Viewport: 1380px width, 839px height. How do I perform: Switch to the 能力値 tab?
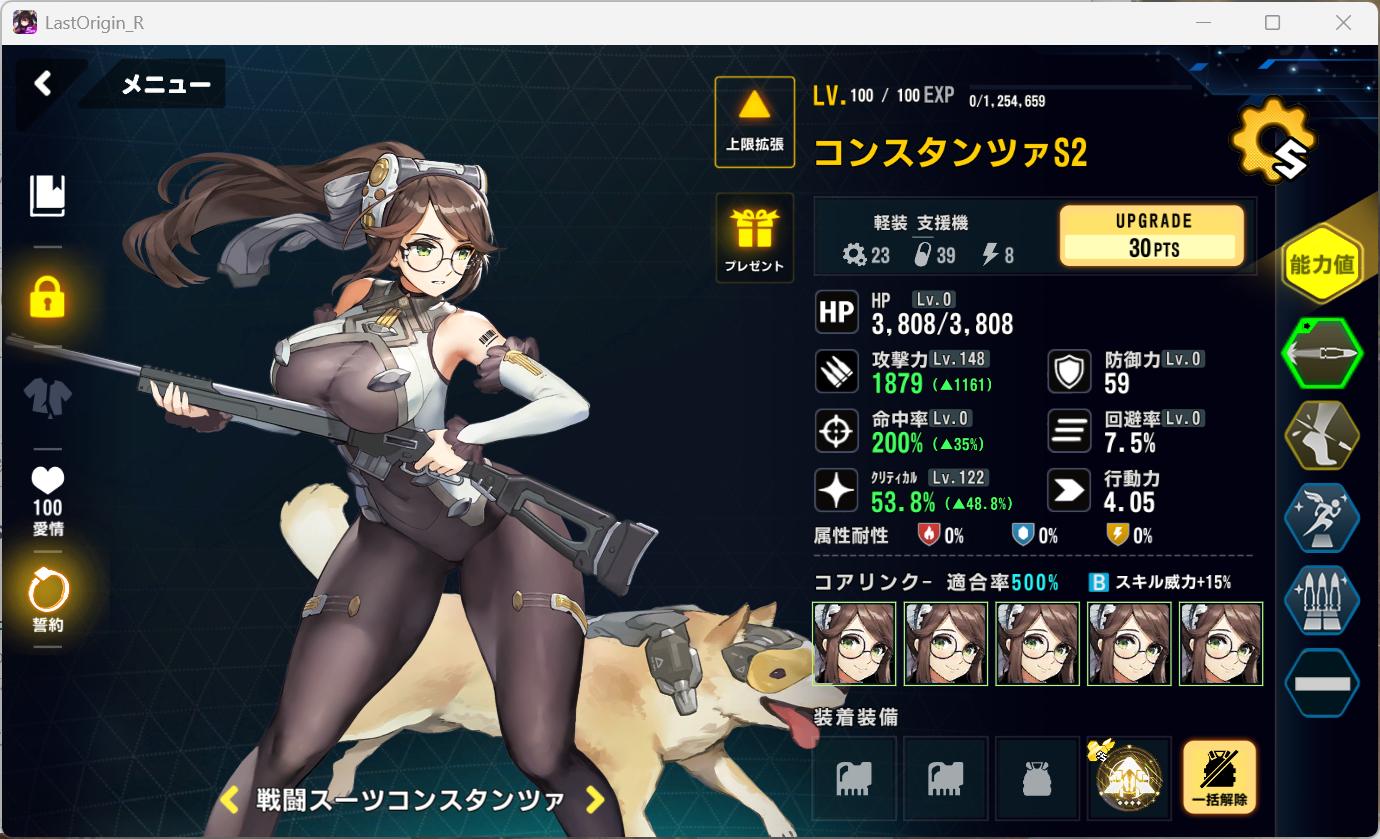[x=1321, y=264]
